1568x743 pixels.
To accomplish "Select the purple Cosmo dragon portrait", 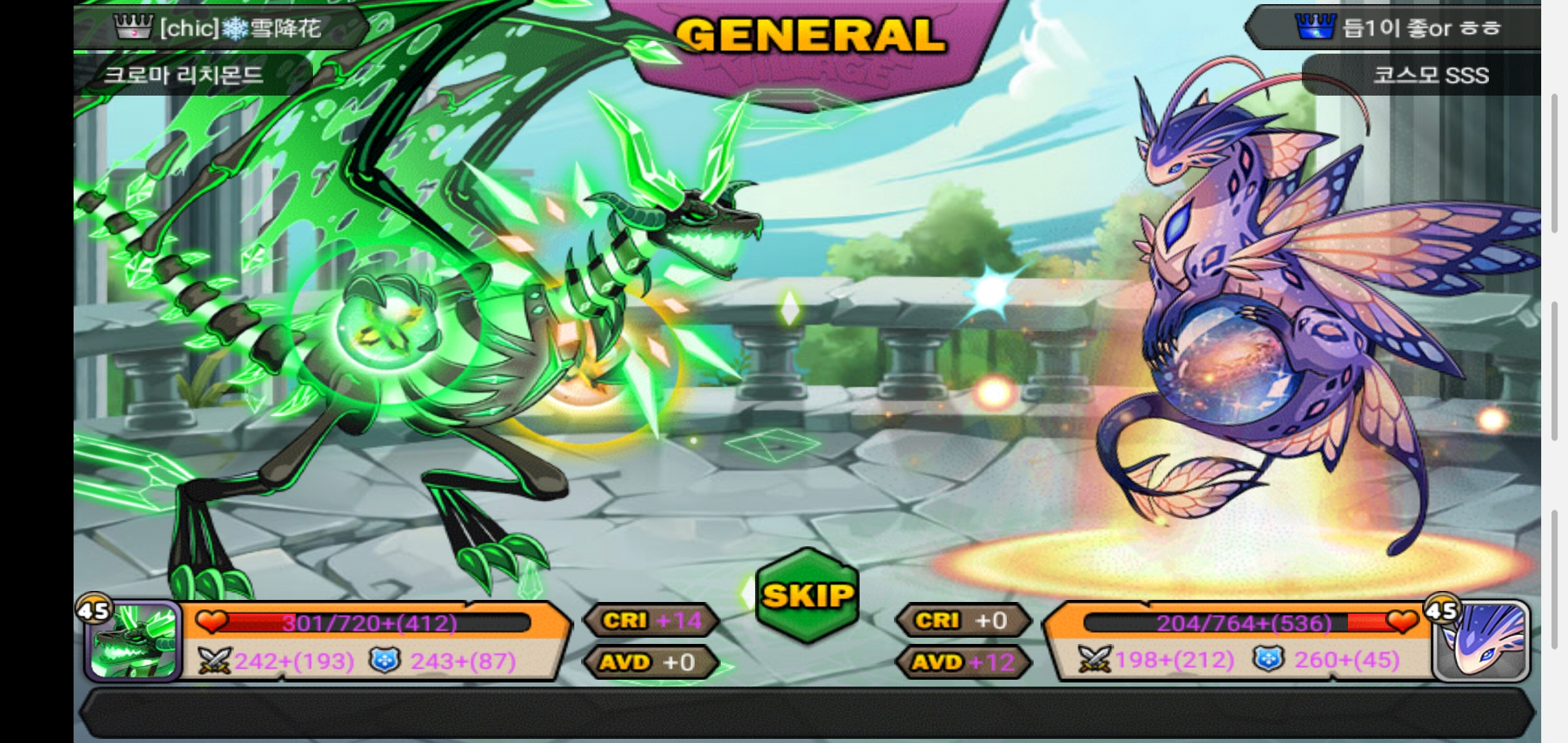I will point(1482,641).
